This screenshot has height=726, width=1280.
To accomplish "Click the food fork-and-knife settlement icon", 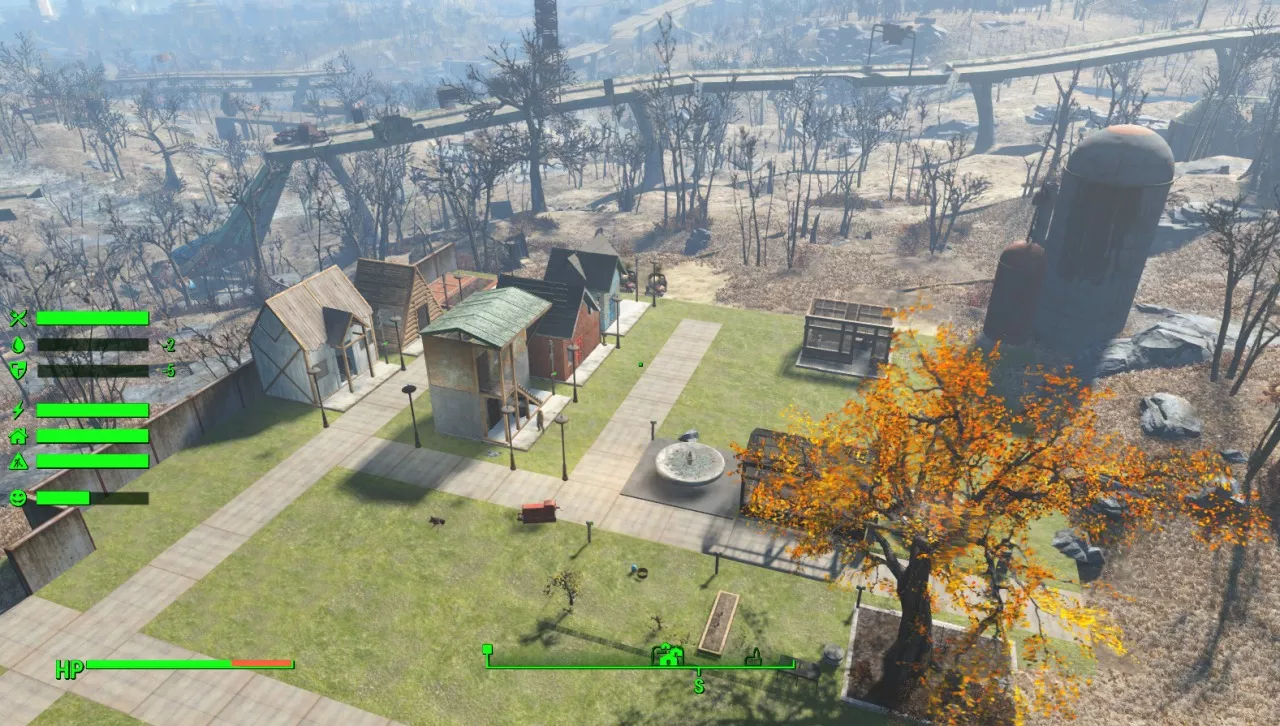I will tap(18, 318).
